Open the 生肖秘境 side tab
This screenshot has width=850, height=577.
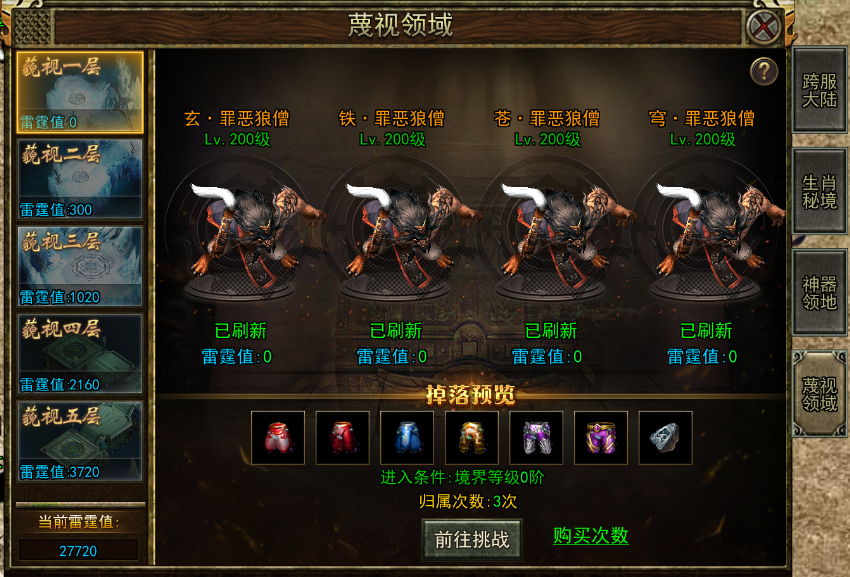pyautogui.click(x=819, y=191)
